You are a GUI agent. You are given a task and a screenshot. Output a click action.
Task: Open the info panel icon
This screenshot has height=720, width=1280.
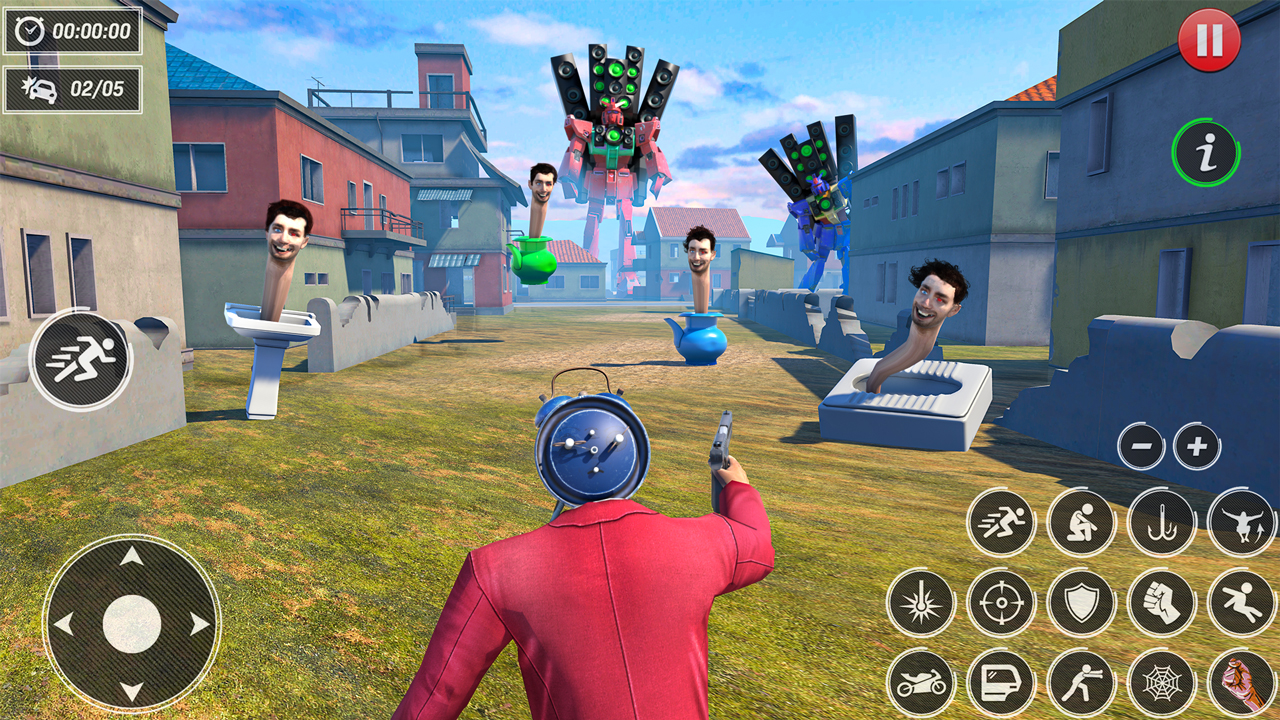[x=1205, y=153]
